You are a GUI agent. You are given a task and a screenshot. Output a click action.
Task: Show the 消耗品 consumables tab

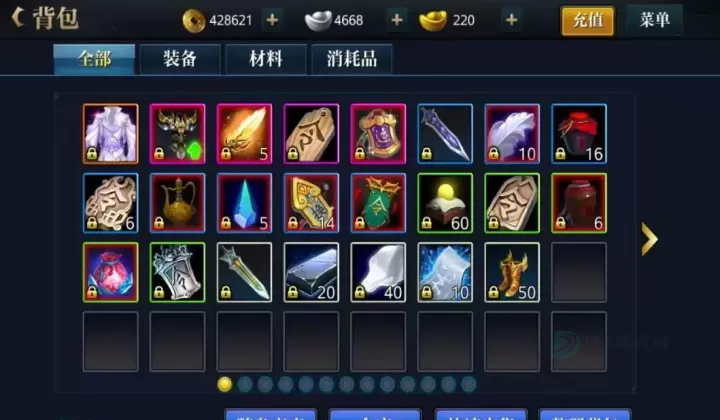[351, 59]
